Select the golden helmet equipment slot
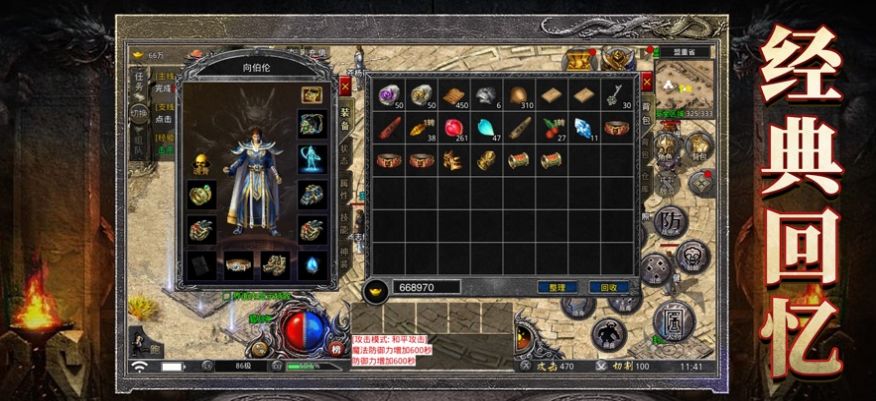Image resolution: width=876 pixels, height=401 pixels. click(x=200, y=163)
